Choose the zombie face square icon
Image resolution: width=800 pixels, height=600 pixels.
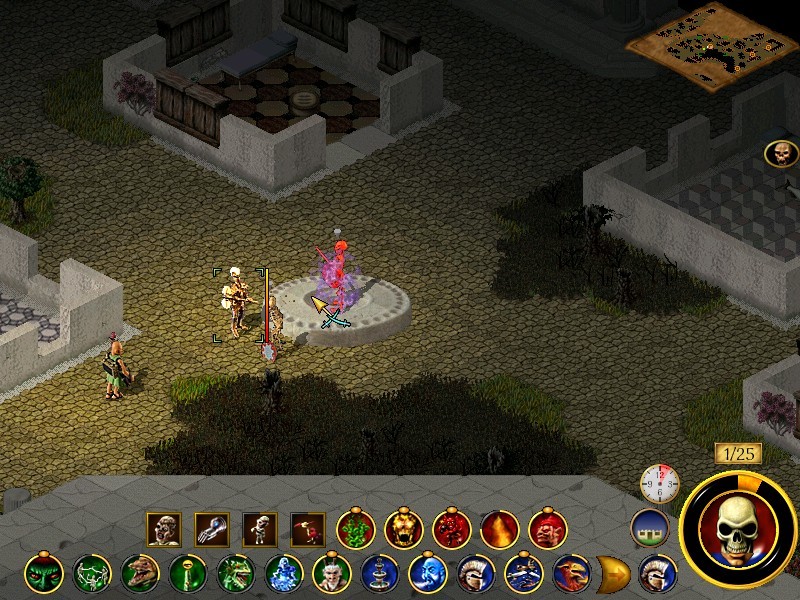tap(164, 528)
